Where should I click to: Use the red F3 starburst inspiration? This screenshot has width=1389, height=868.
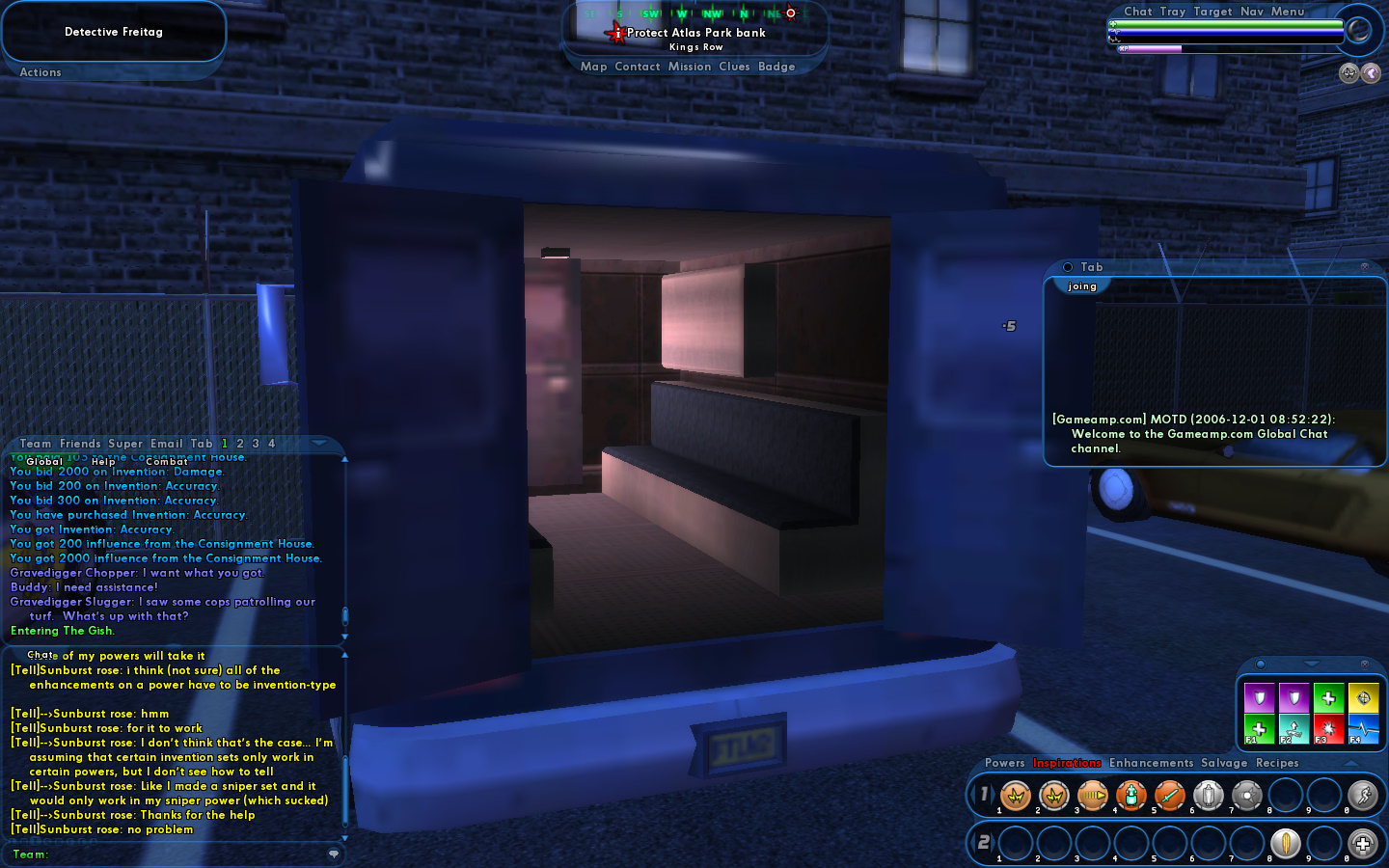click(x=1328, y=730)
